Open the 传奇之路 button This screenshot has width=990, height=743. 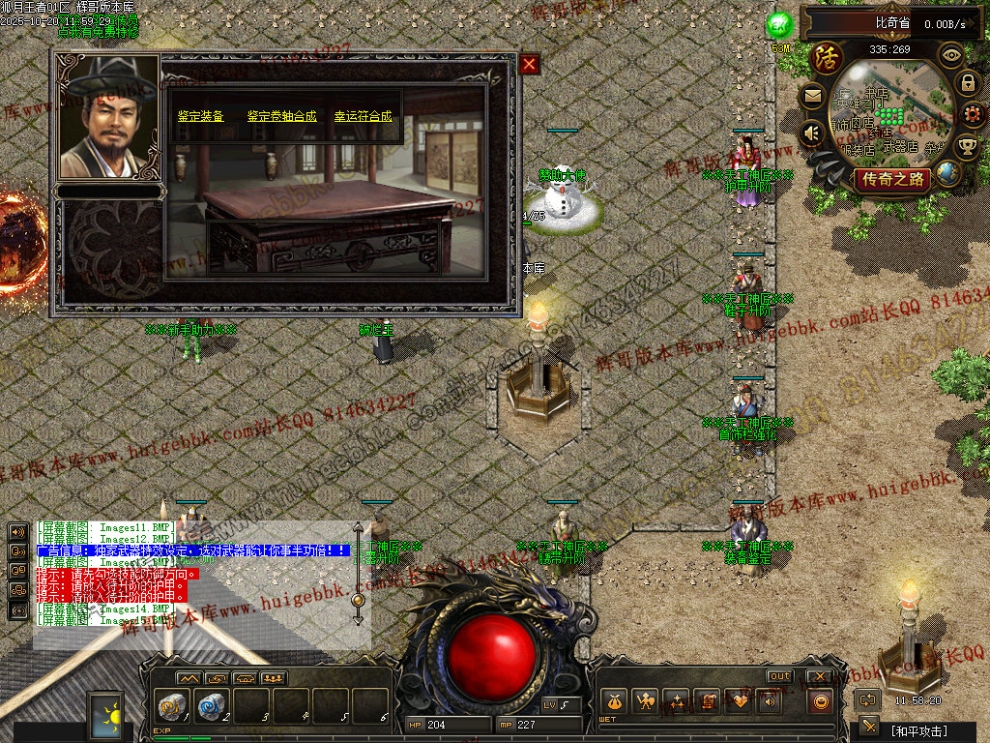point(892,180)
